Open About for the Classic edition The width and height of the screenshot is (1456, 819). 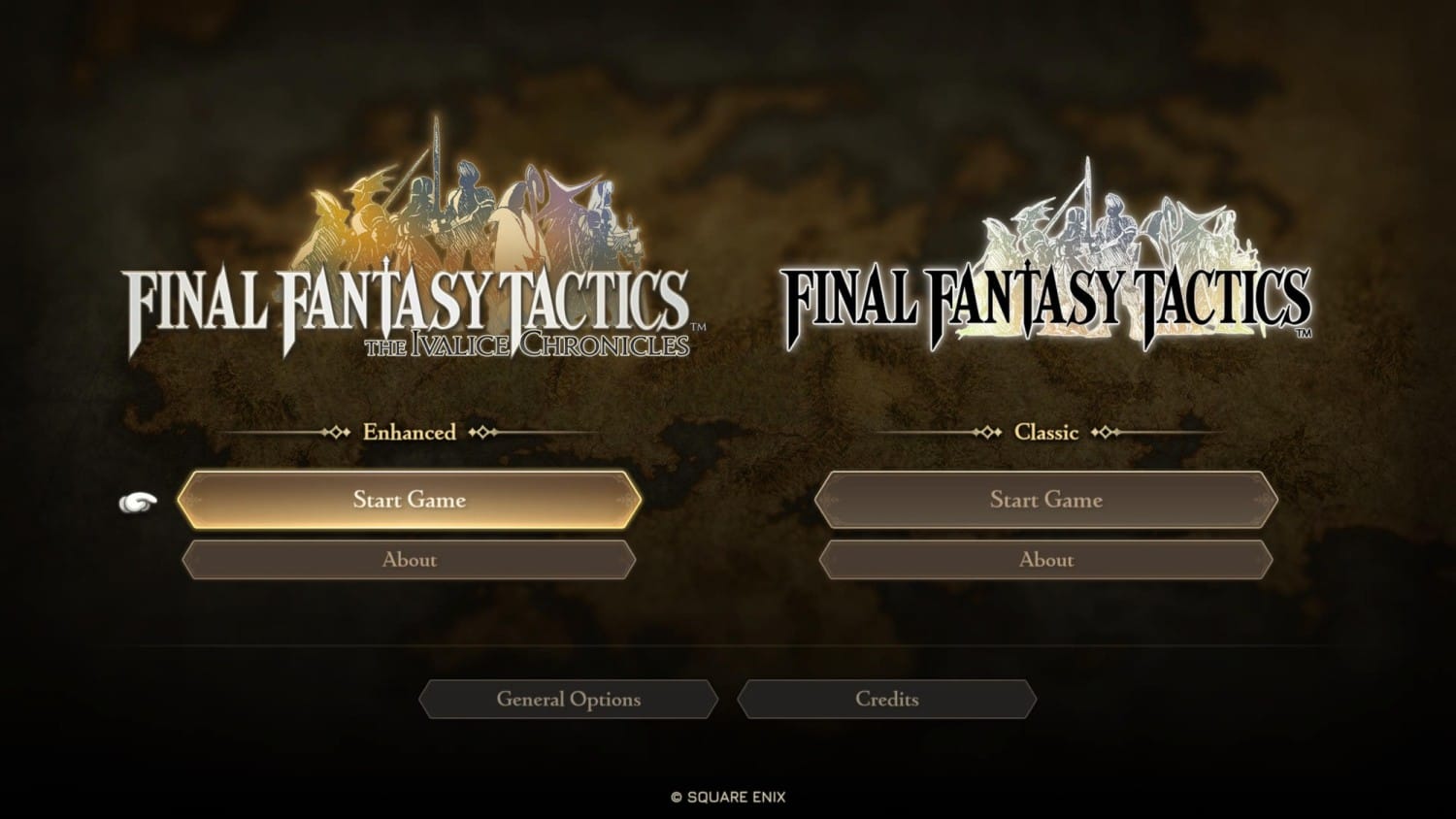tap(1046, 560)
